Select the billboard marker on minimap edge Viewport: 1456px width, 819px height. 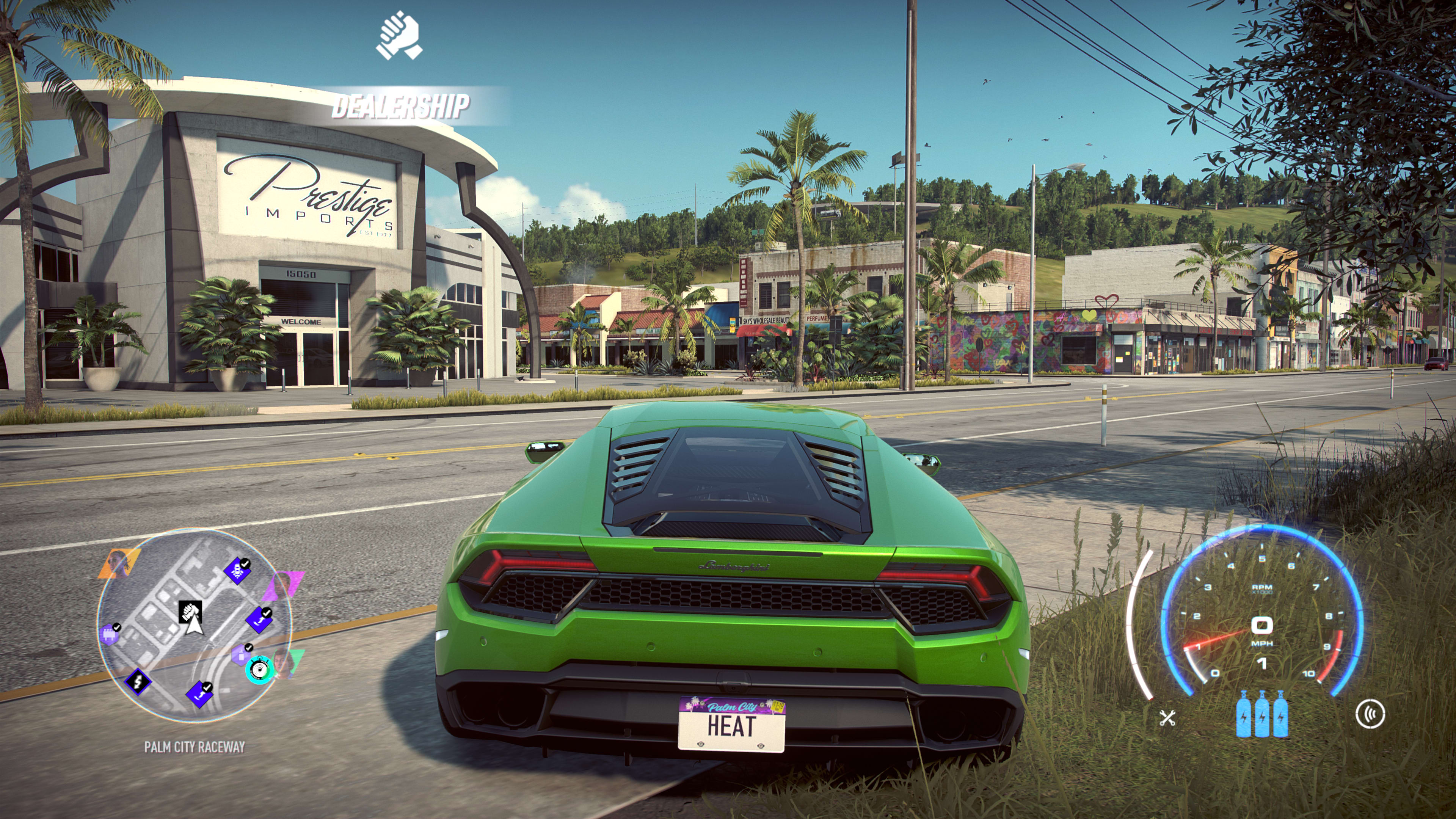click(110, 634)
